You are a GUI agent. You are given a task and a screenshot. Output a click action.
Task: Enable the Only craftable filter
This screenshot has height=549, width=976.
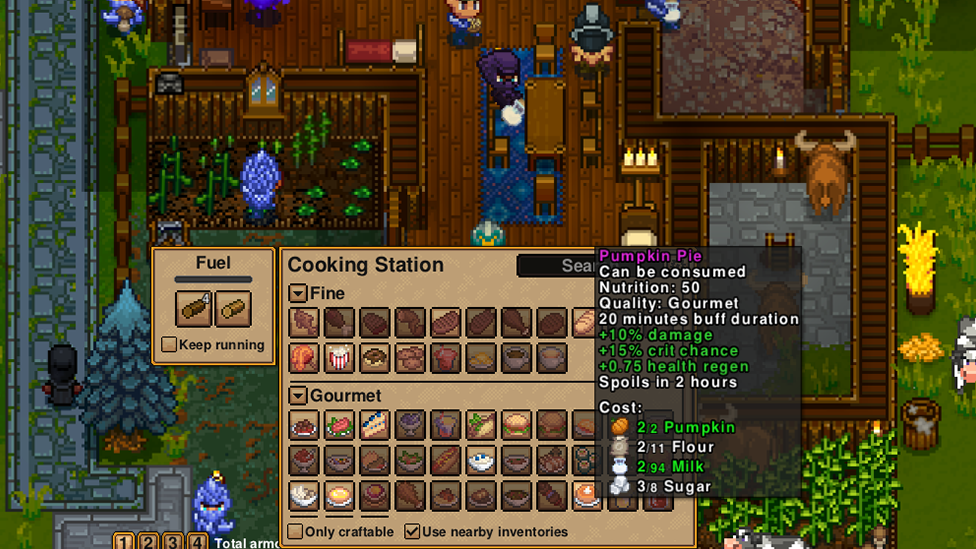click(295, 531)
